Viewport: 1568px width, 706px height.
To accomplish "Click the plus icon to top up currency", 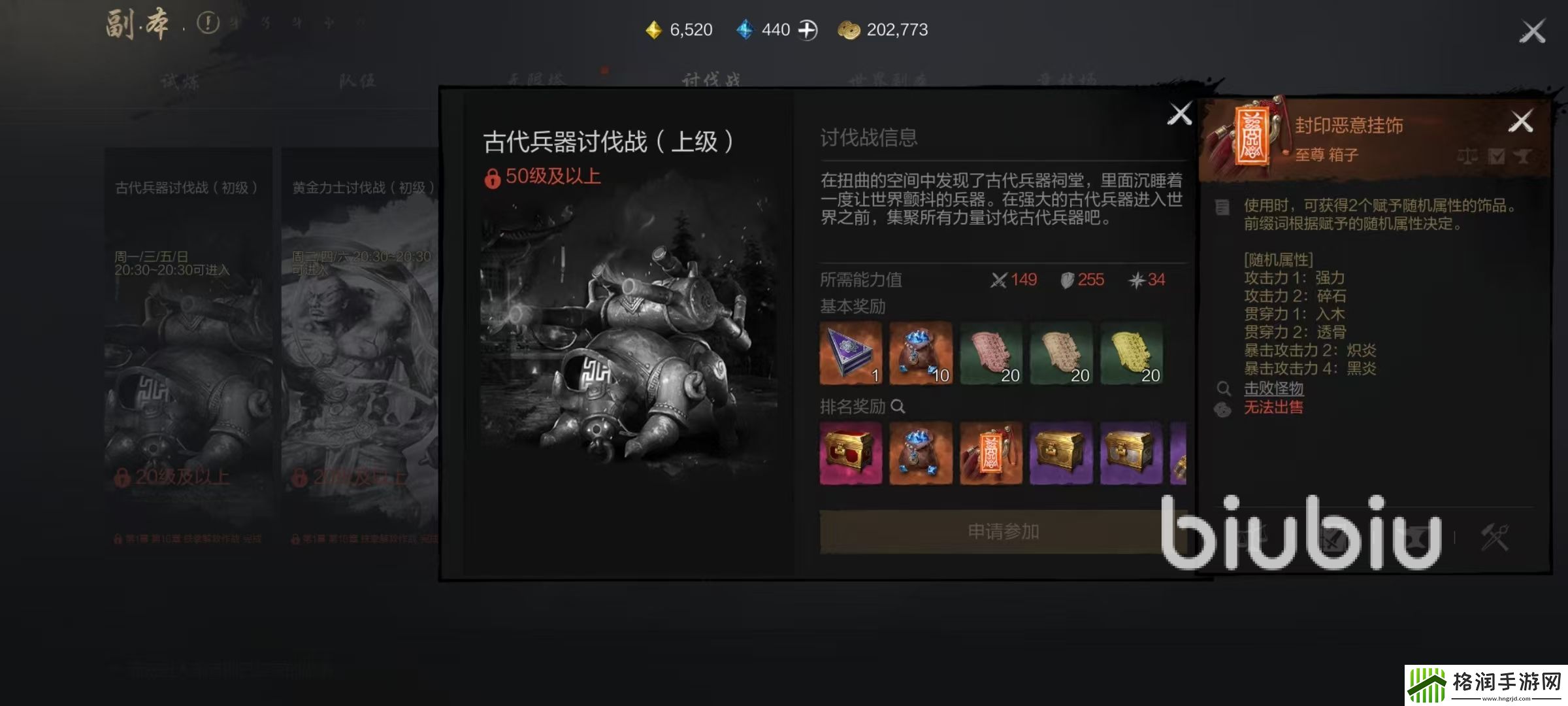I will [x=808, y=29].
